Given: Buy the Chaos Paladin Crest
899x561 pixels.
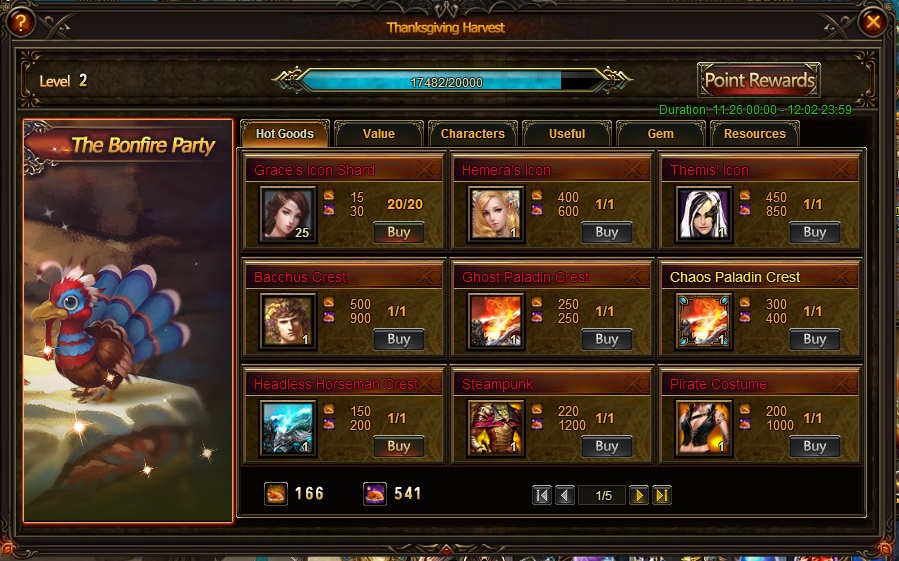Looking at the screenshot, I should point(815,339).
